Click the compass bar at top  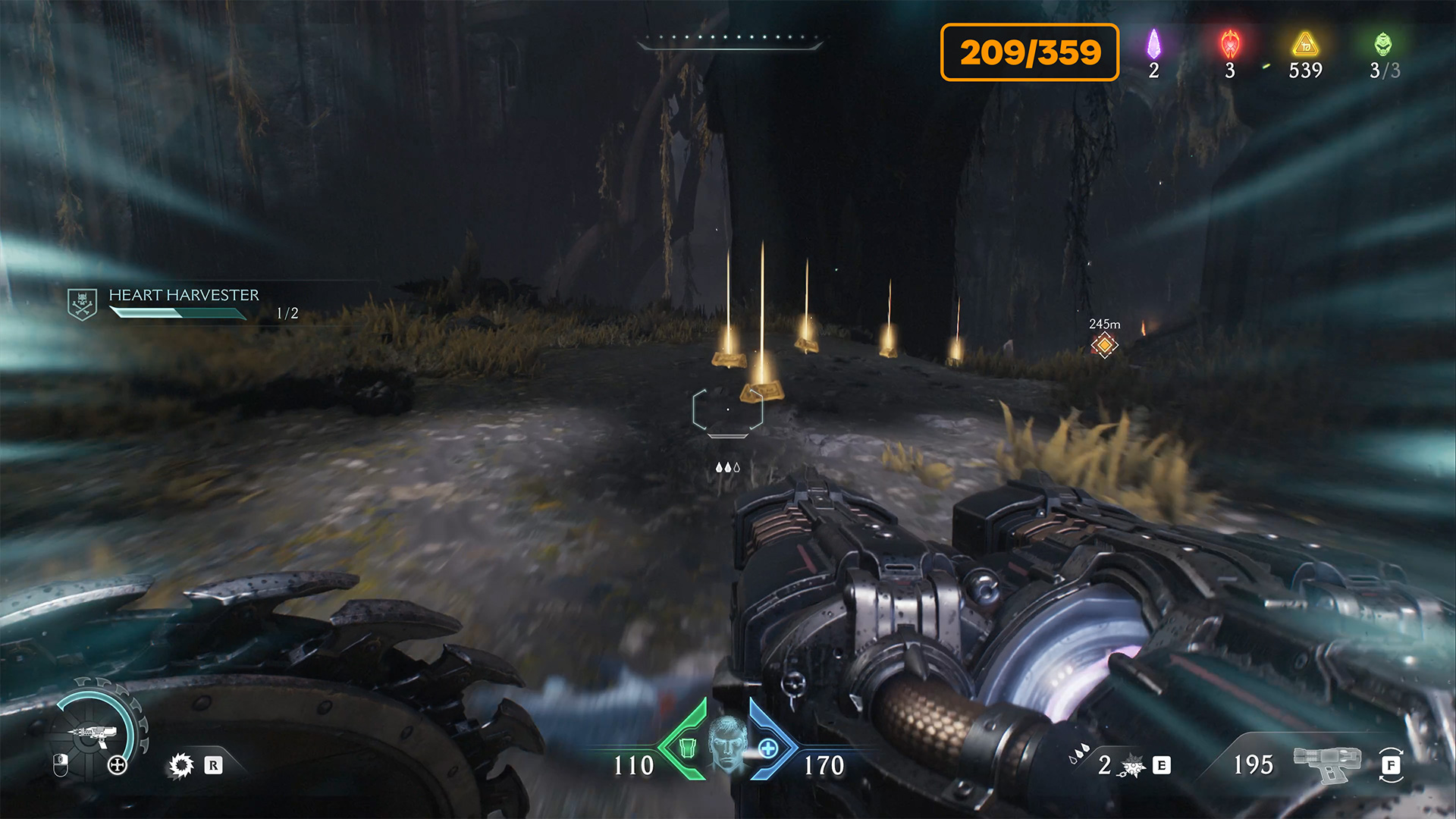[730, 41]
